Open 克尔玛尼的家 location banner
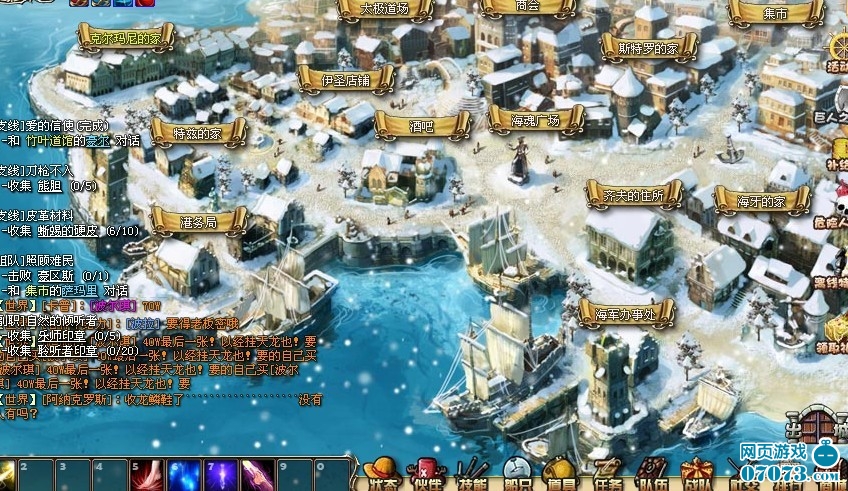Screen dimensions: 848x491 126,39
